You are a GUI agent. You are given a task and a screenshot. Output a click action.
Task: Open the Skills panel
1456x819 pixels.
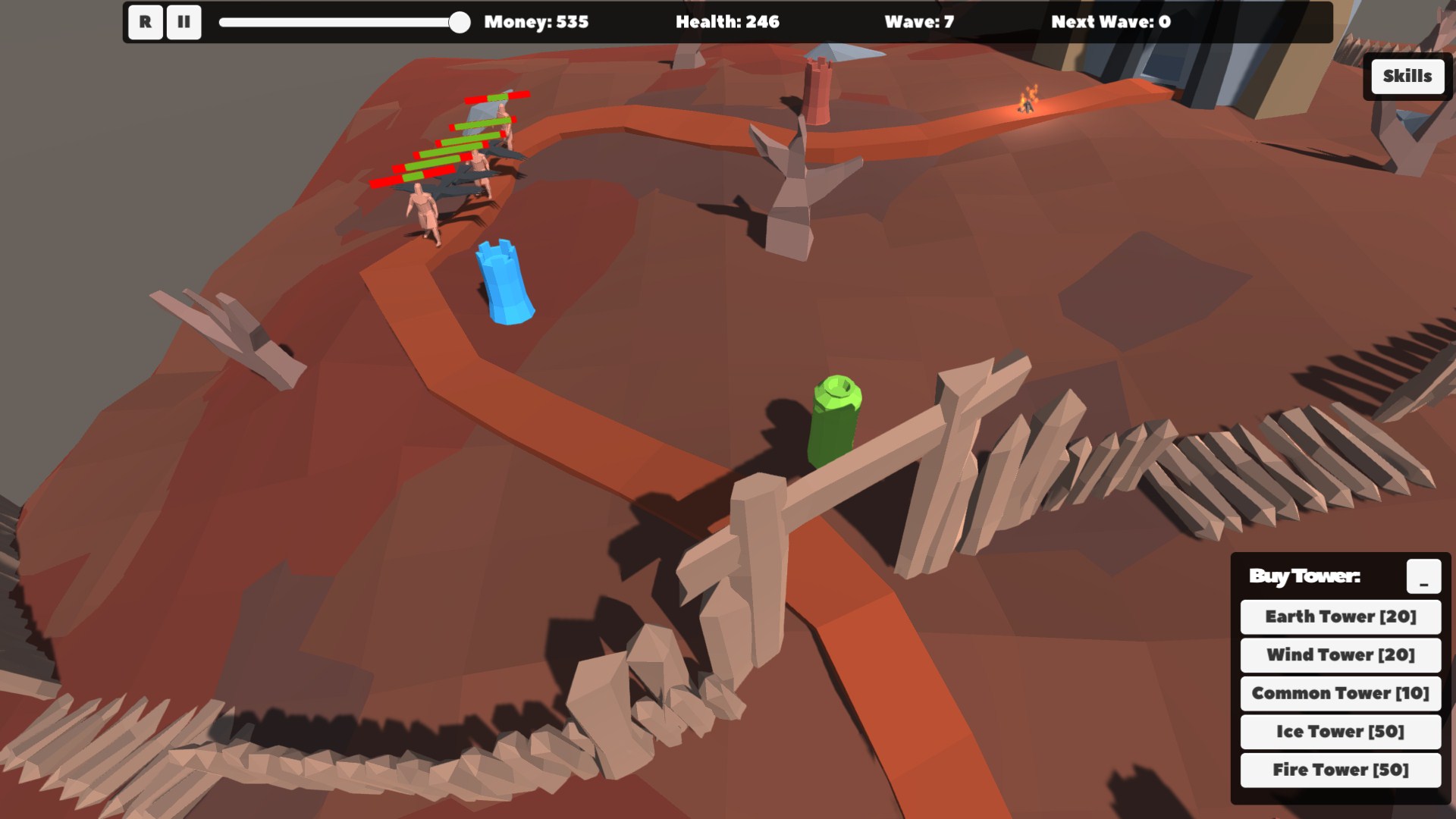pos(1406,76)
